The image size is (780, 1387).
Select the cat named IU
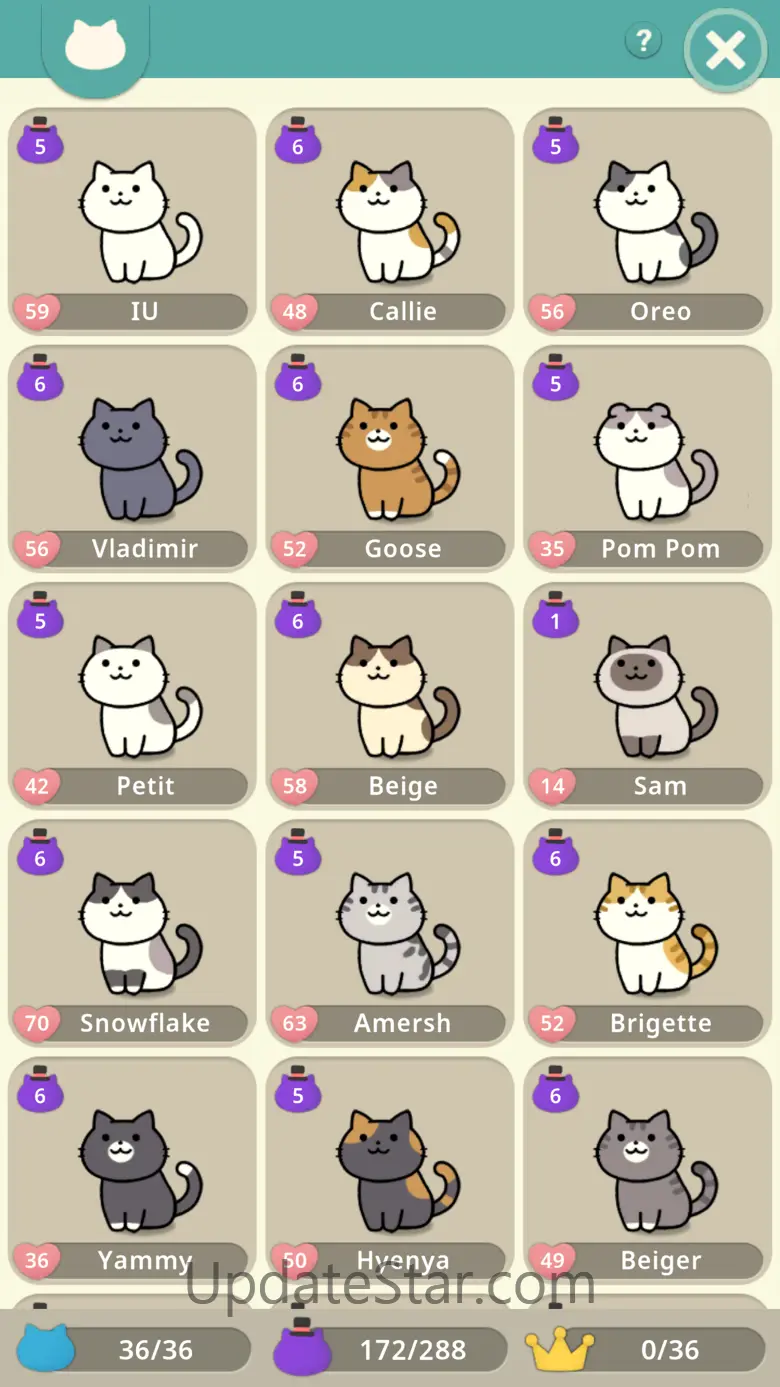[132, 222]
